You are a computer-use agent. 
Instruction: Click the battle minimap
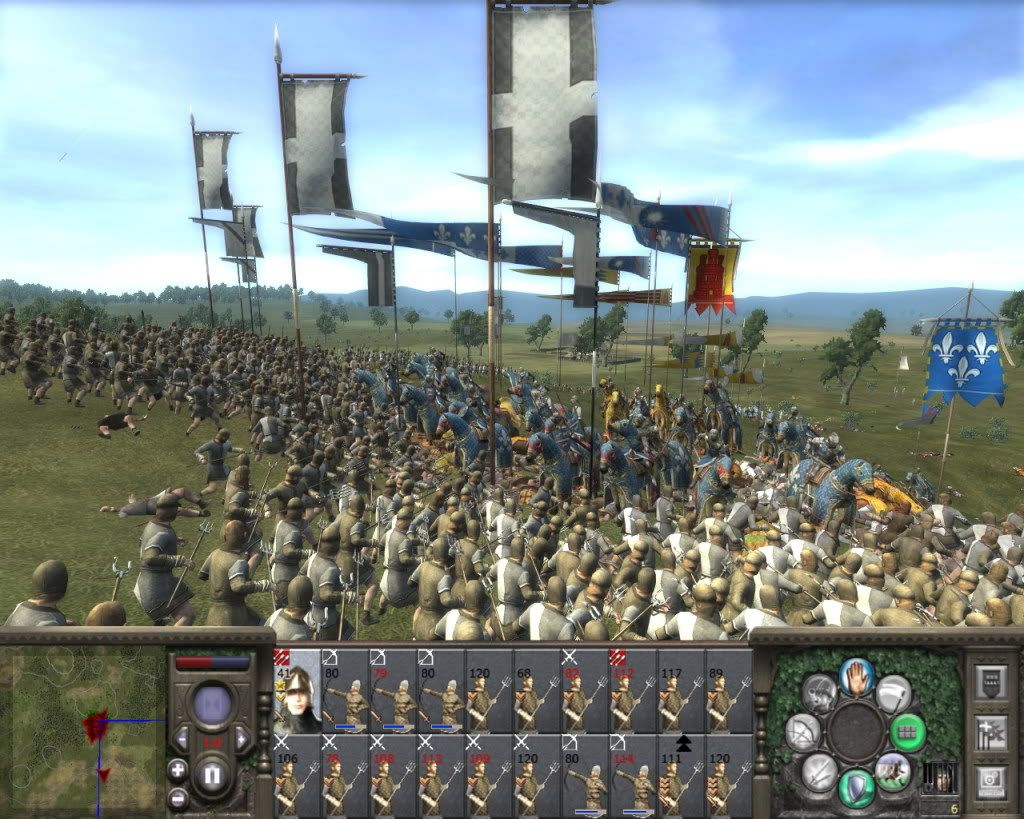[x=82, y=729]
